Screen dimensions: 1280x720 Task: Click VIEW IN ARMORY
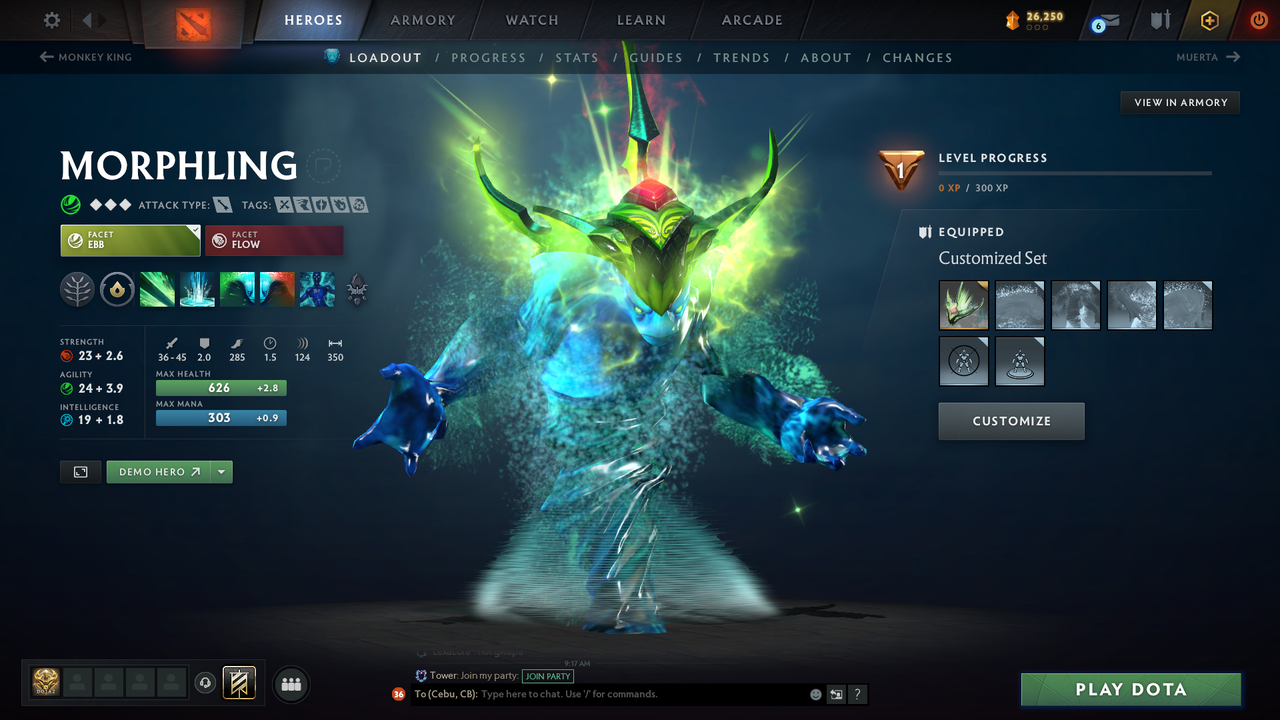[1179, 102]
